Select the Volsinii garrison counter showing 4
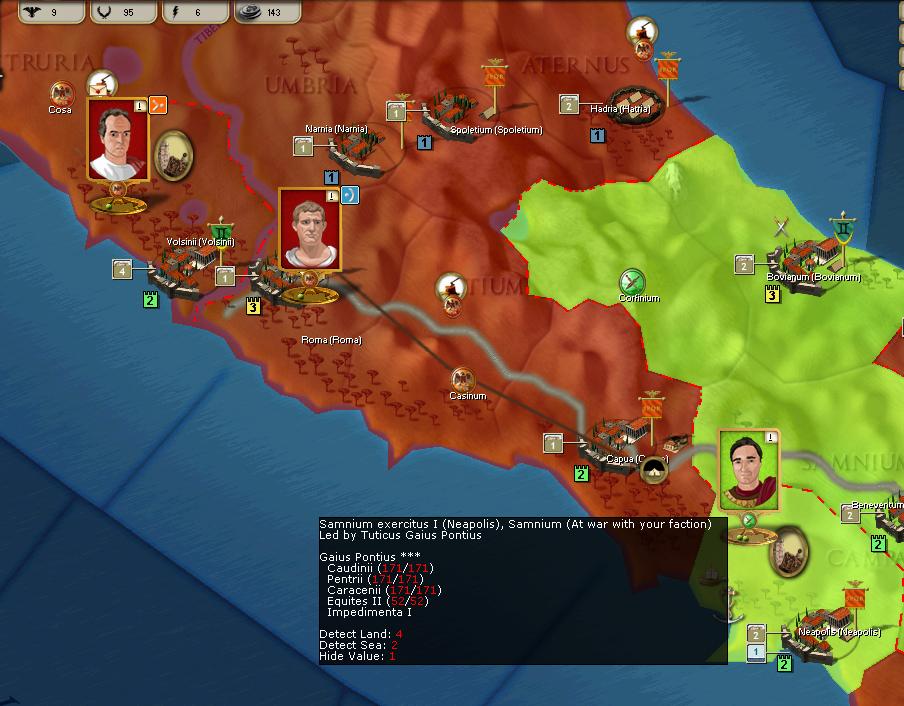The width and height of the screenshot is (904, 706). 123,268
